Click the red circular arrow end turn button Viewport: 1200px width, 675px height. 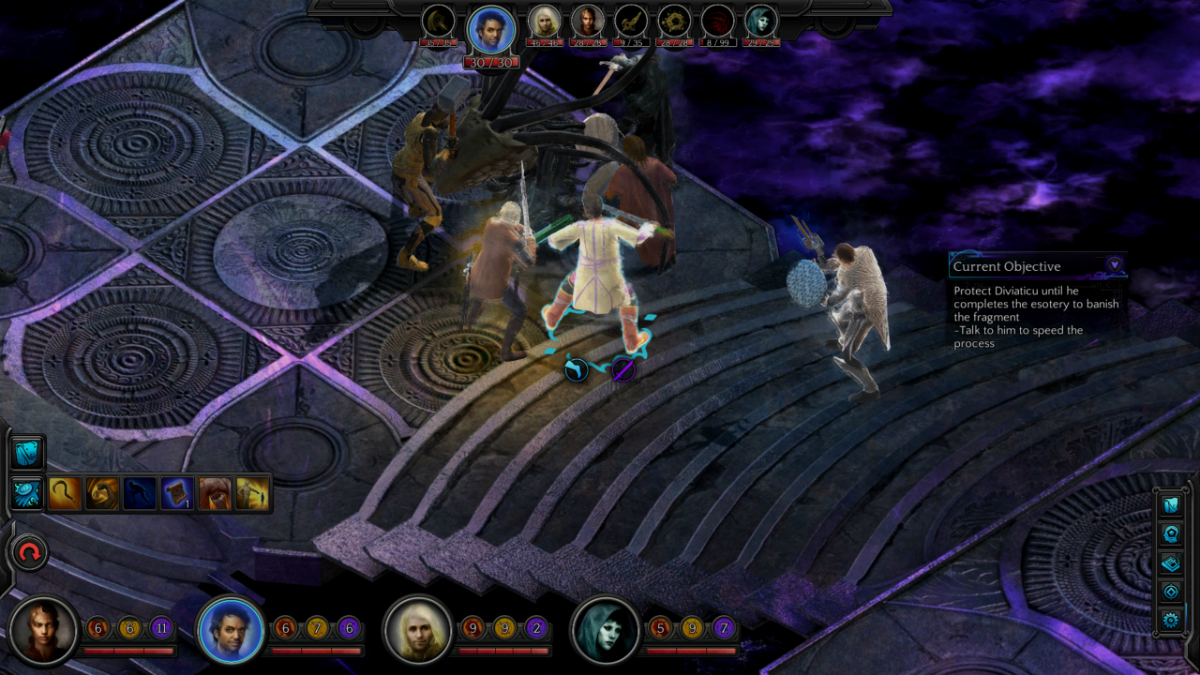(x=29, y=552)
